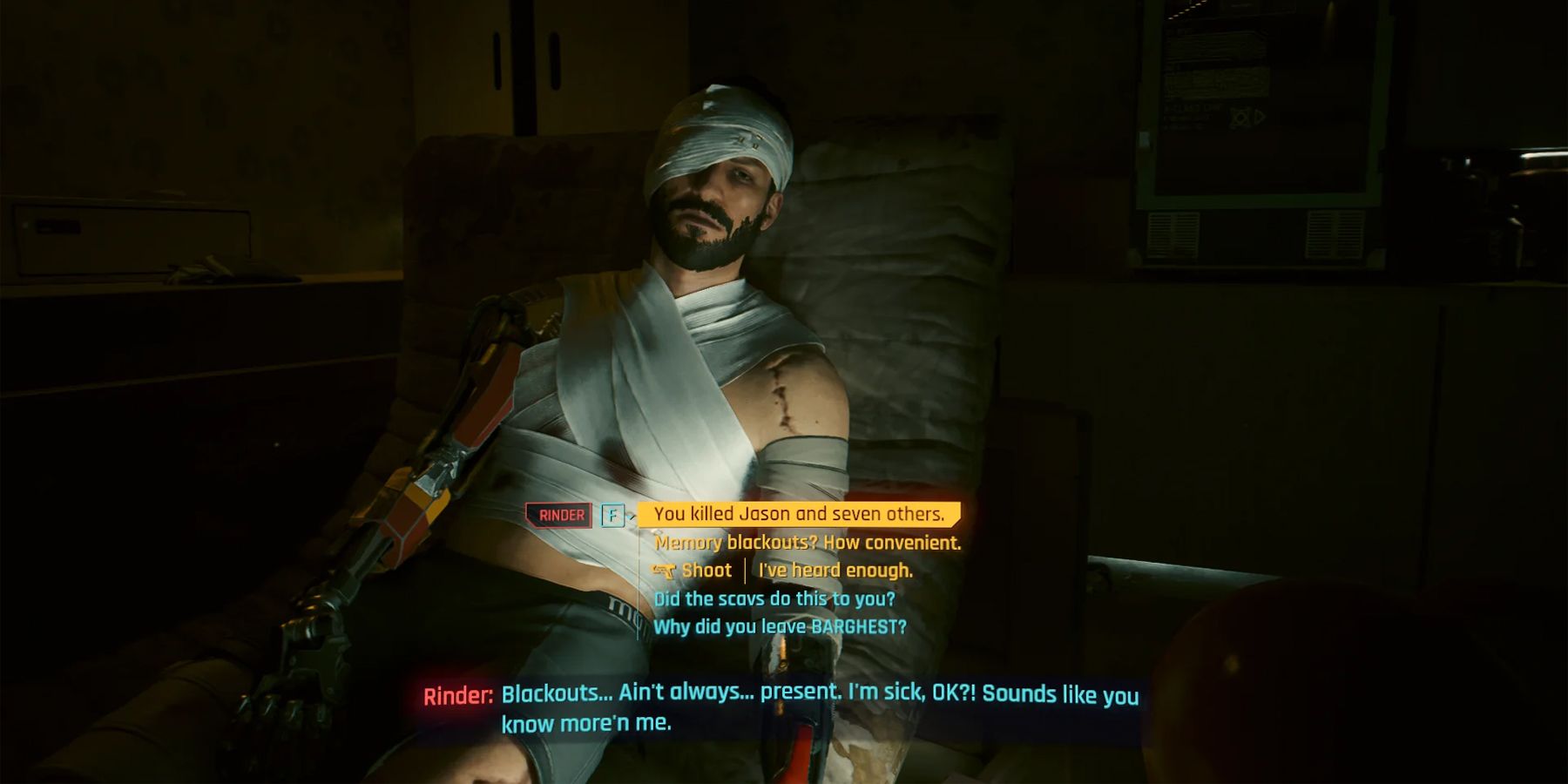Image resolution: width=1568 pixels, height=784 pixels.
Task: Select the Shoot "I've heard enough." option
Action: click(835, 571)
